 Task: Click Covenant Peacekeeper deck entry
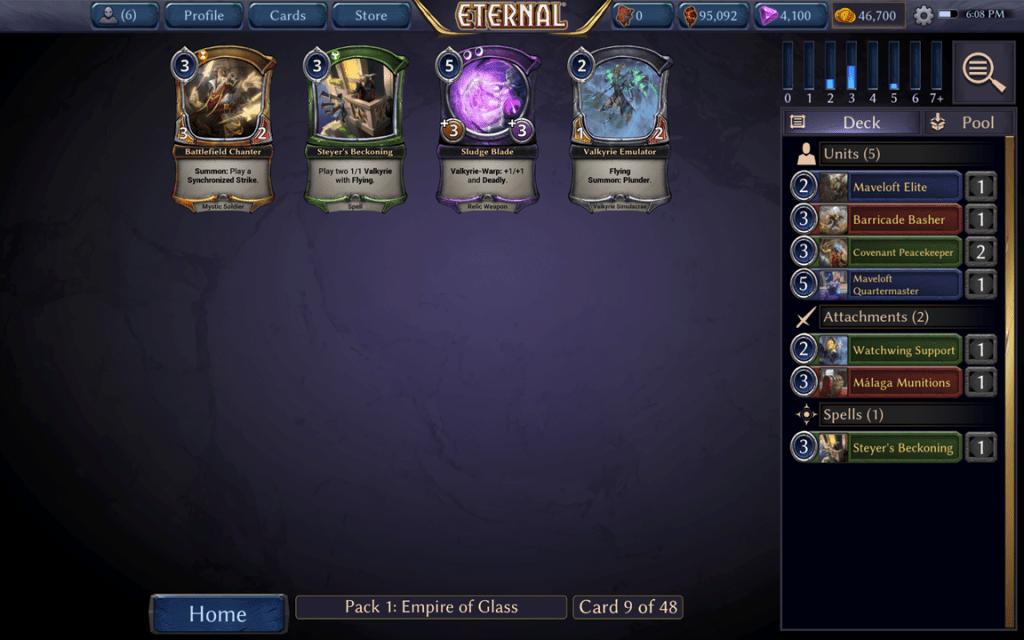889,252
